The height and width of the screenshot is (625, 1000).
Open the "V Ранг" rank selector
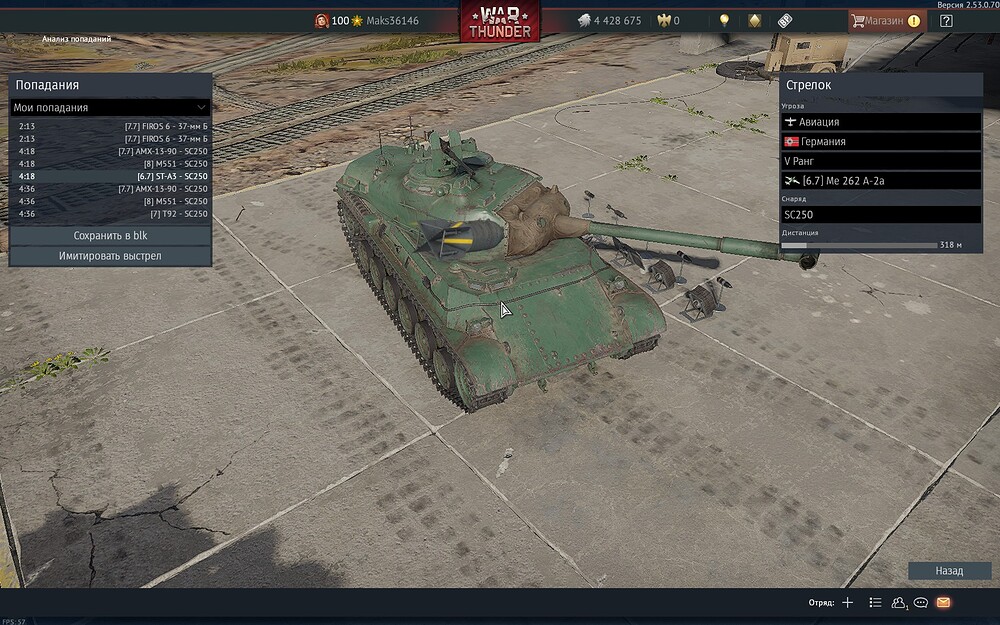[x=880, y=161]
